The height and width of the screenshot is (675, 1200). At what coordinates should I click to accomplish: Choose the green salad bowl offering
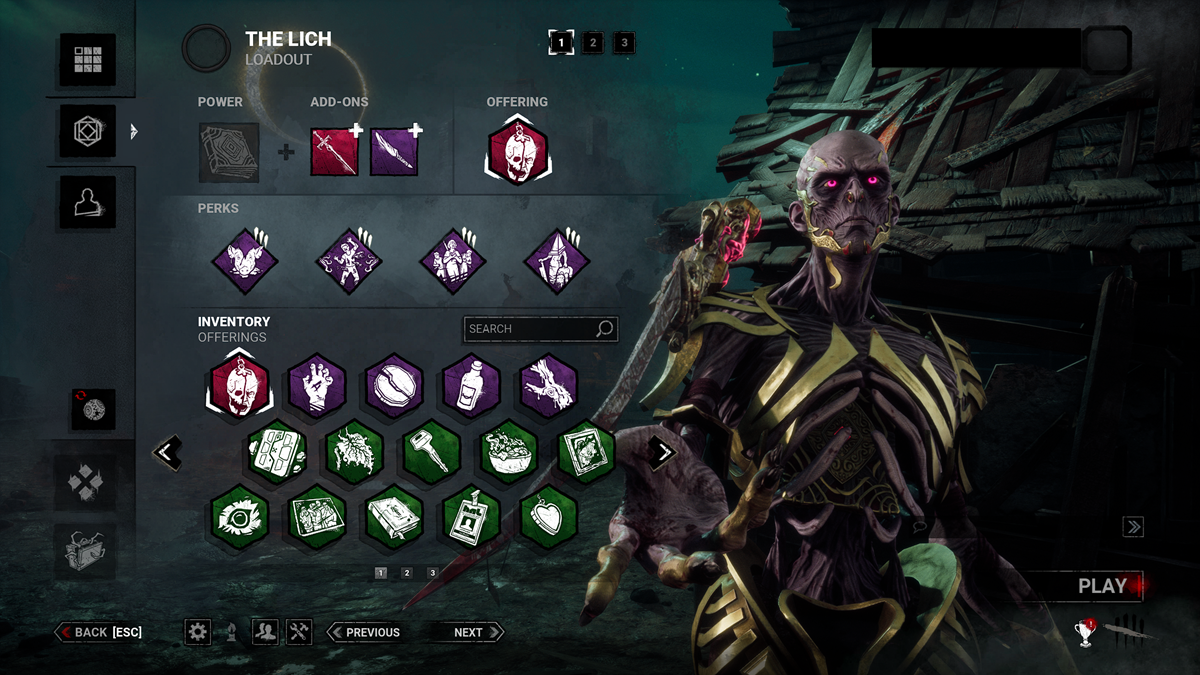[x=510, y=452]
